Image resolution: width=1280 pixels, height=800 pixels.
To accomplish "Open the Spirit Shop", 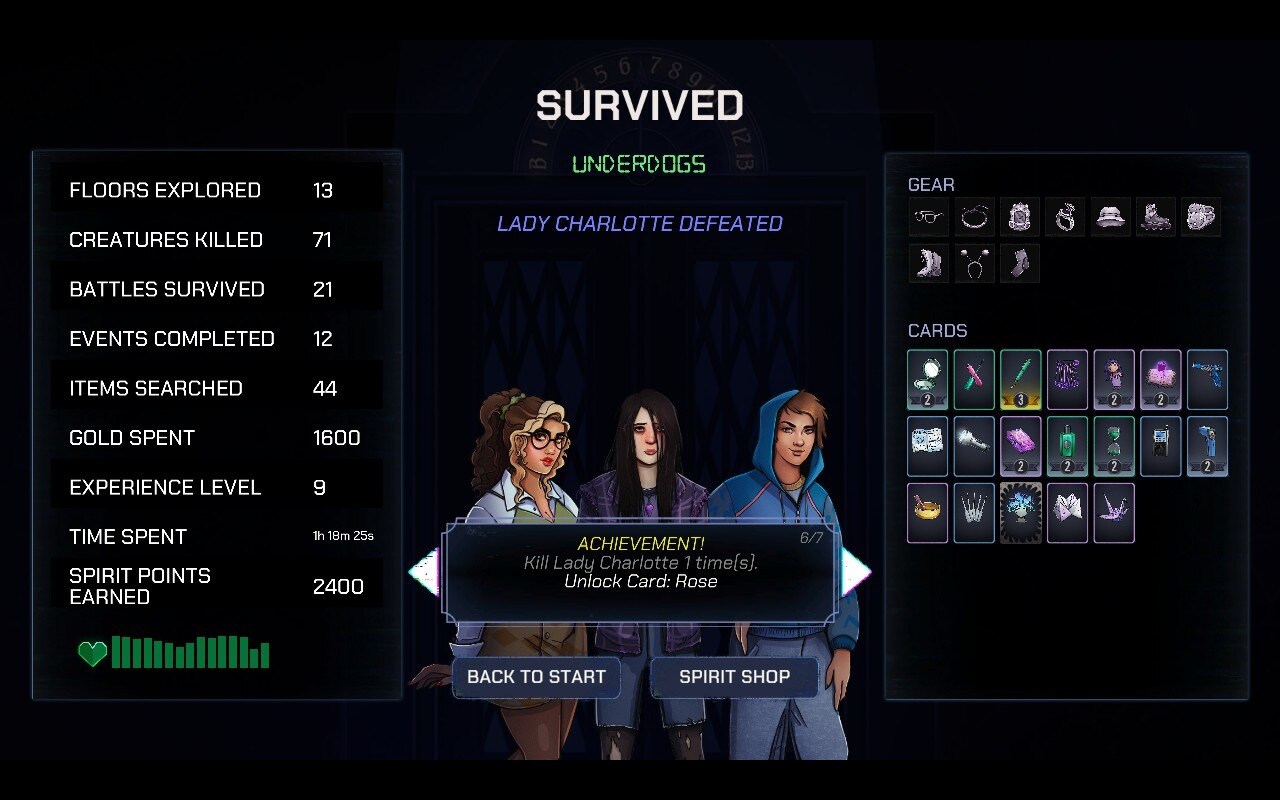I will click(734, 677).
